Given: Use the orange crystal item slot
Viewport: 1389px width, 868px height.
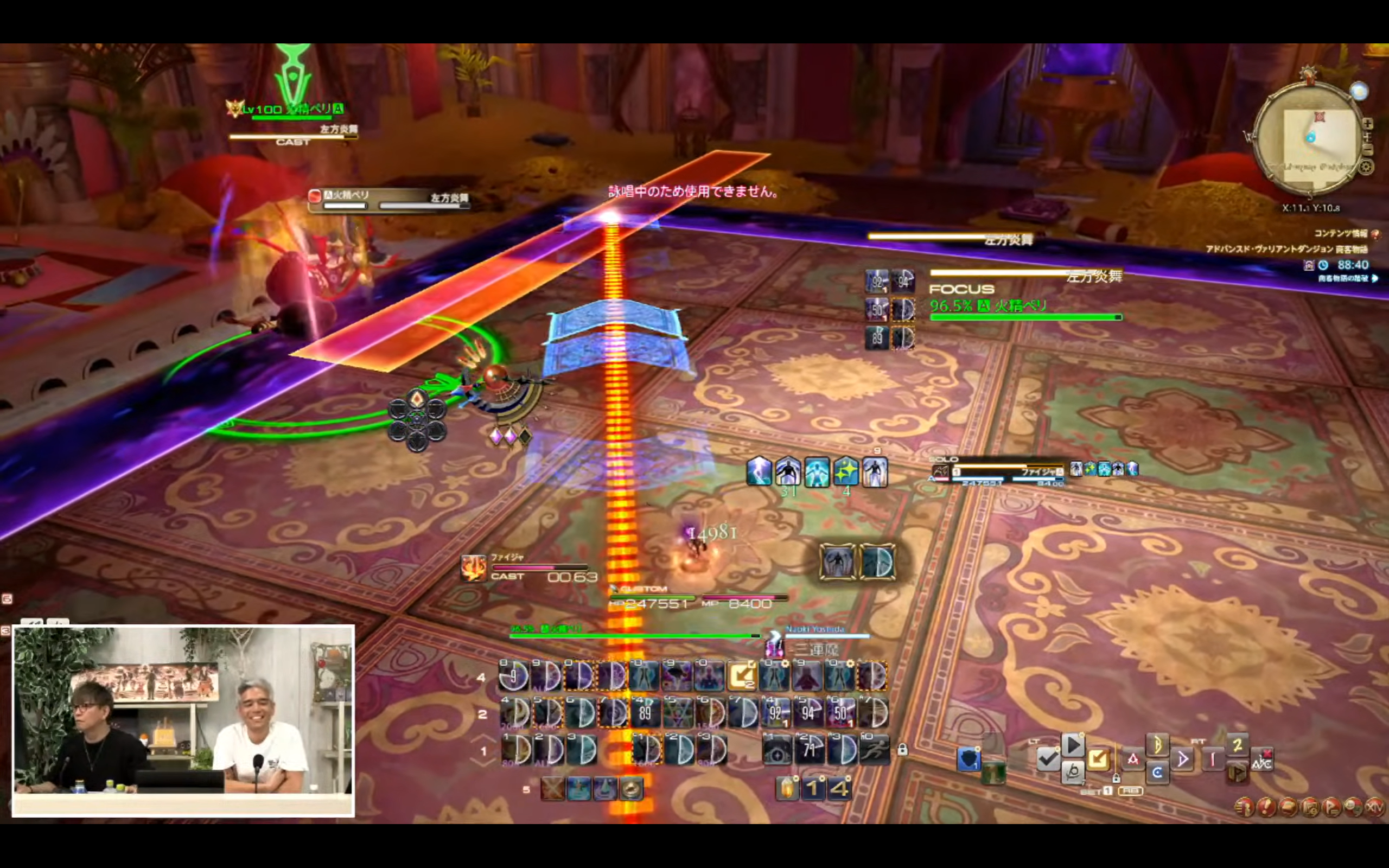Looking at the screenshot, I should [x=787, y=788].
